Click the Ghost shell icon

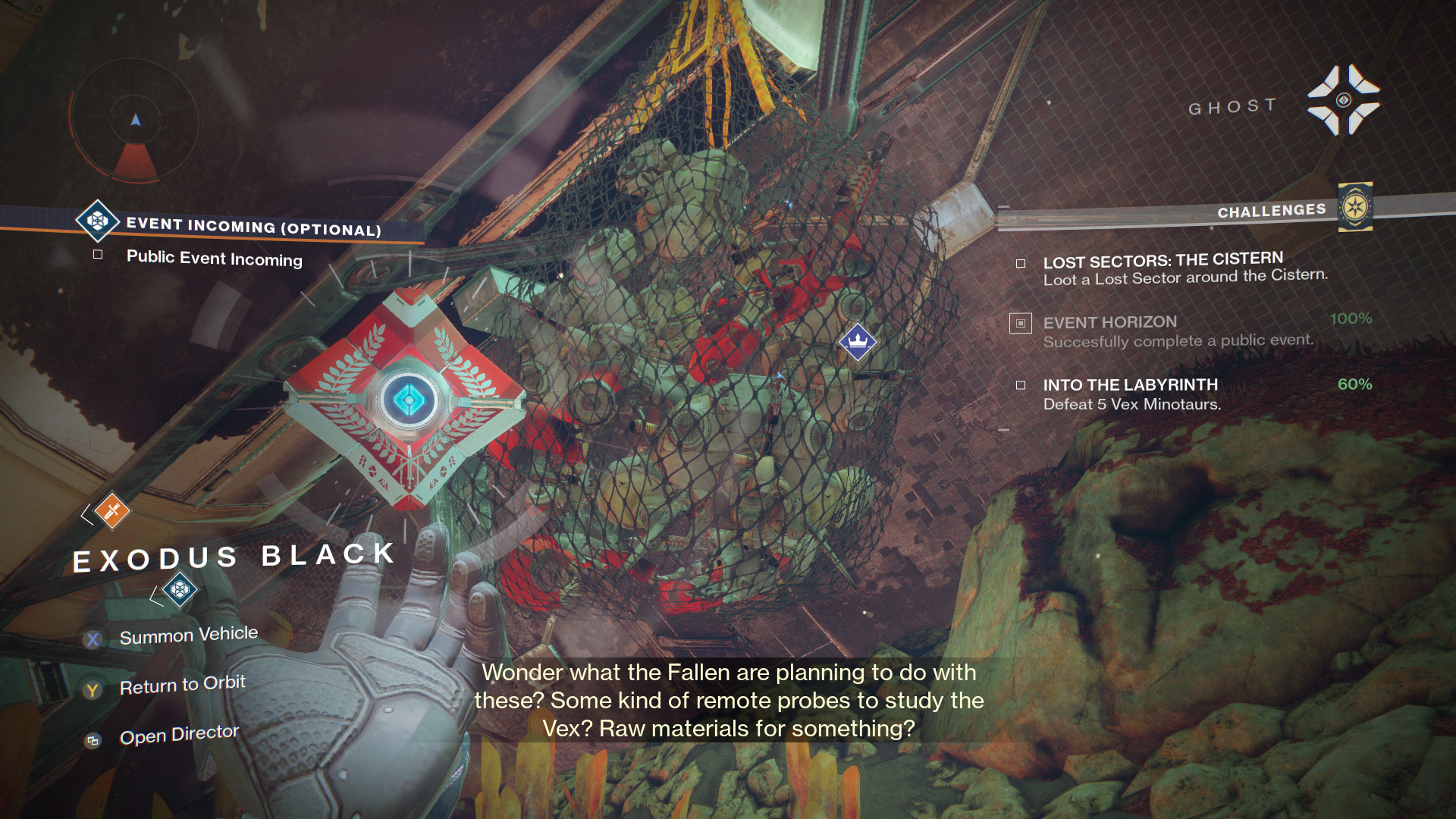[x=1343, y=100]
